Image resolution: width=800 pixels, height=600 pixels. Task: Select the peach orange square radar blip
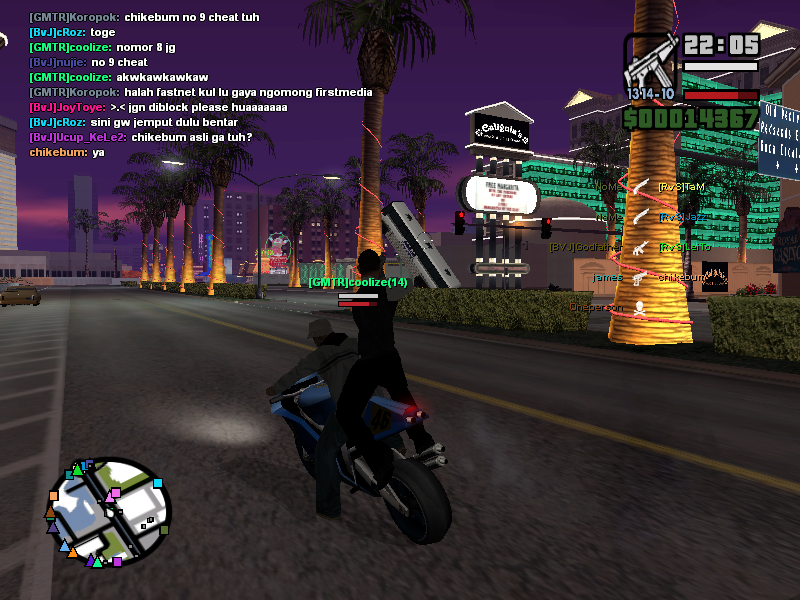click(53, 495)
